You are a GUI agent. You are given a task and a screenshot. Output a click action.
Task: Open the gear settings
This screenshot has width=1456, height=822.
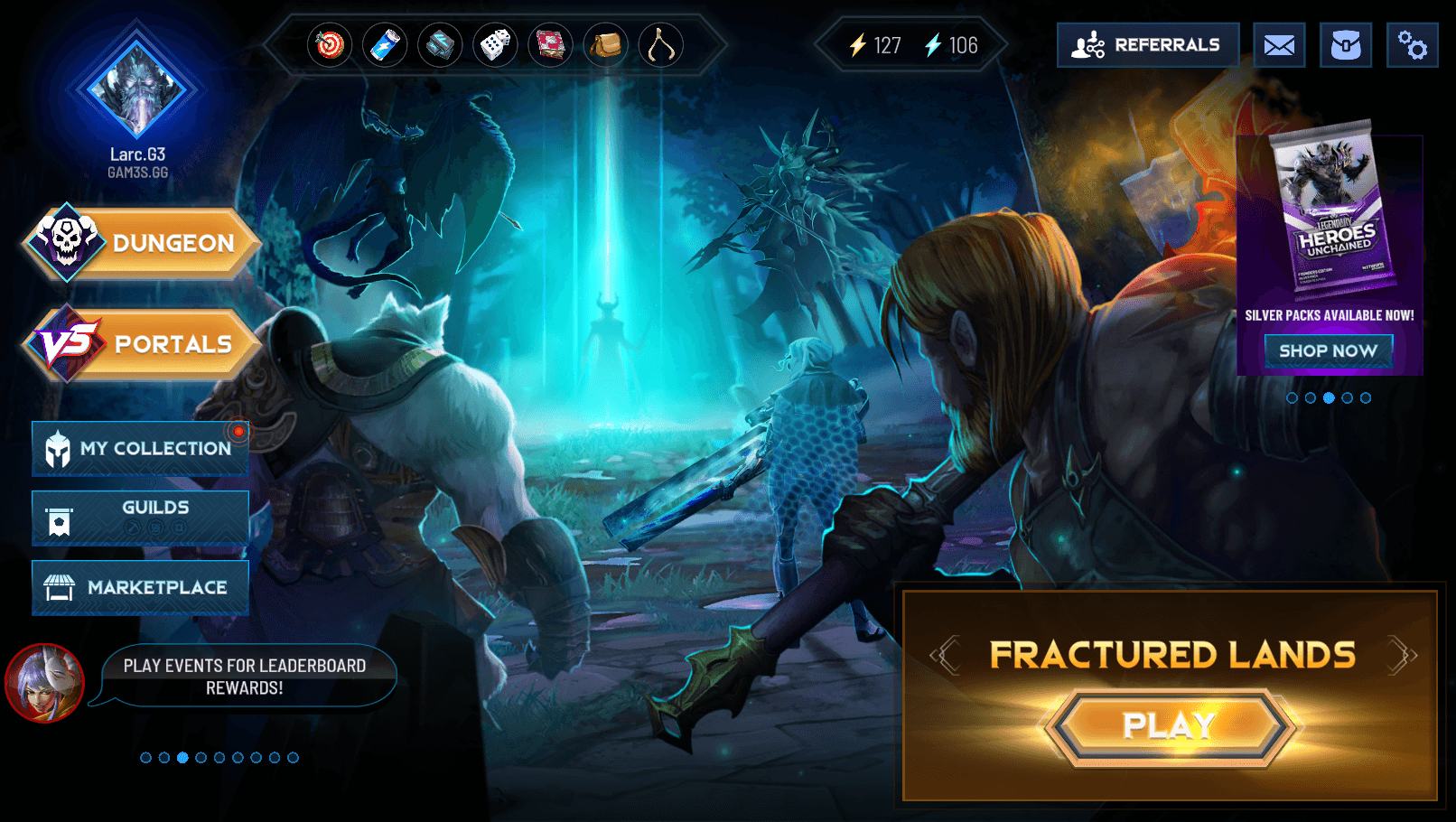[1412, 45]
